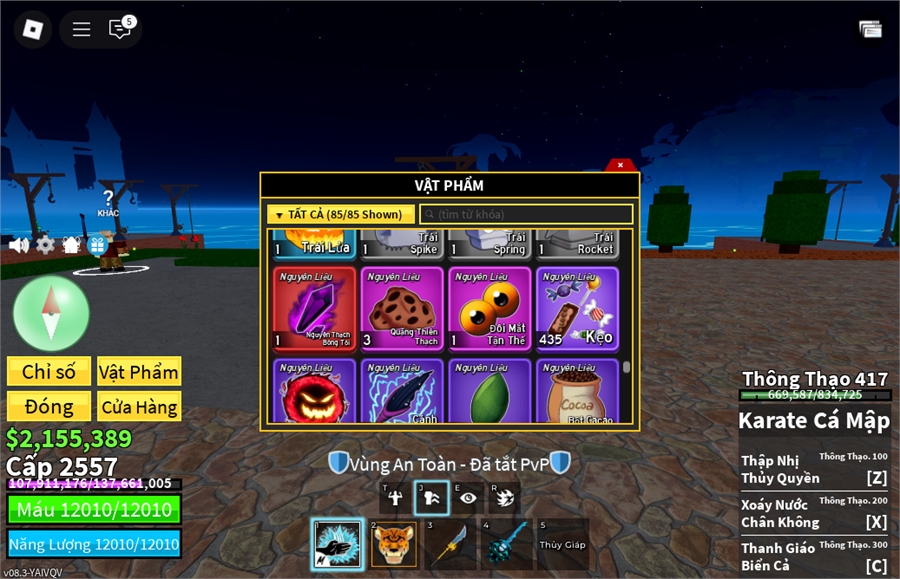This screenshot has width=900, height=579.
Task: Click the green compass
Action: click(x=51, y=313)
